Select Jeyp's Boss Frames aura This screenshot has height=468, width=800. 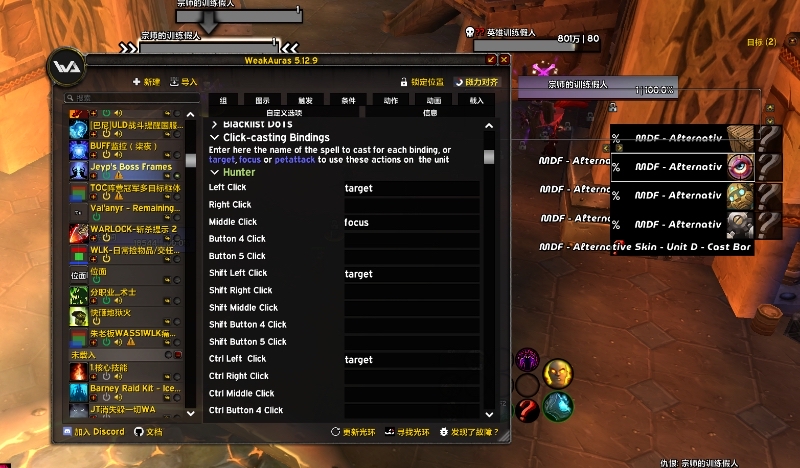(x=132, y=167)
